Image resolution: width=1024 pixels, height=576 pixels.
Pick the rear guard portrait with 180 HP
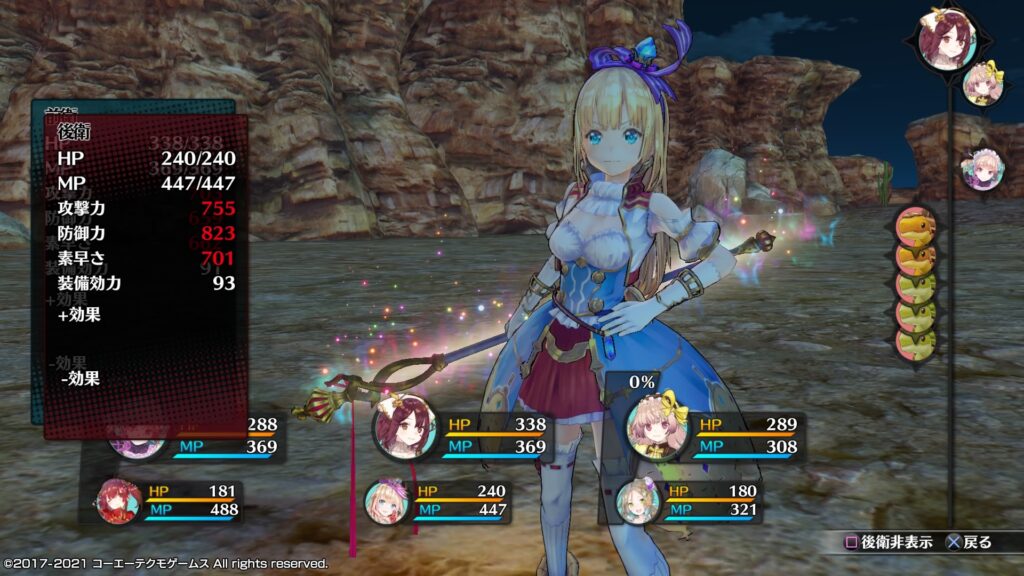tap(637, 500)
